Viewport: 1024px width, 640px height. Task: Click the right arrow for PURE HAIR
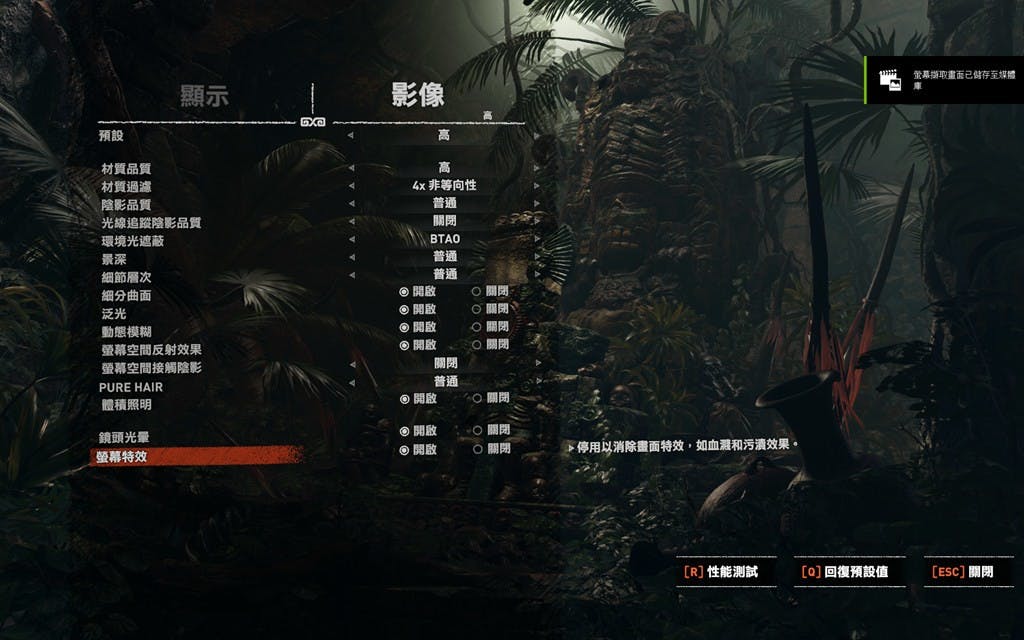click(537, 382)
